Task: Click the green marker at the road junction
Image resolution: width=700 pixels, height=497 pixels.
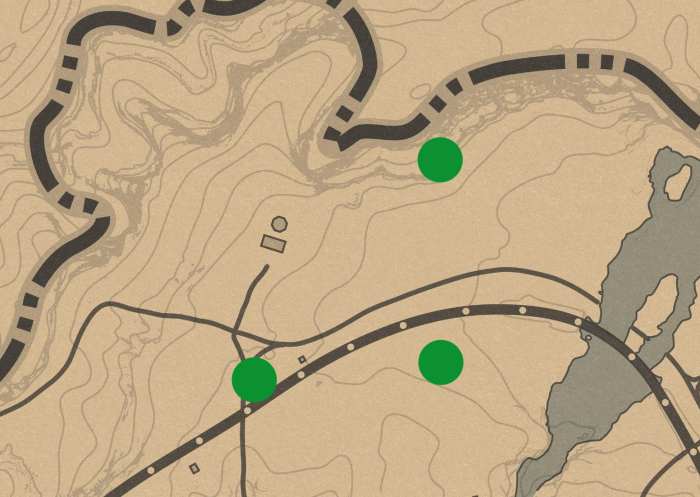Action: point(254,380)
